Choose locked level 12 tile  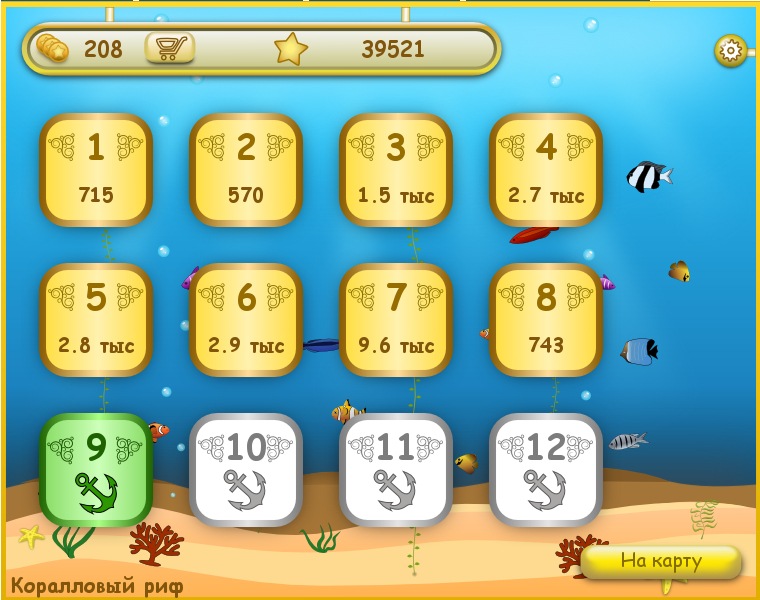[x=546, y=470]
